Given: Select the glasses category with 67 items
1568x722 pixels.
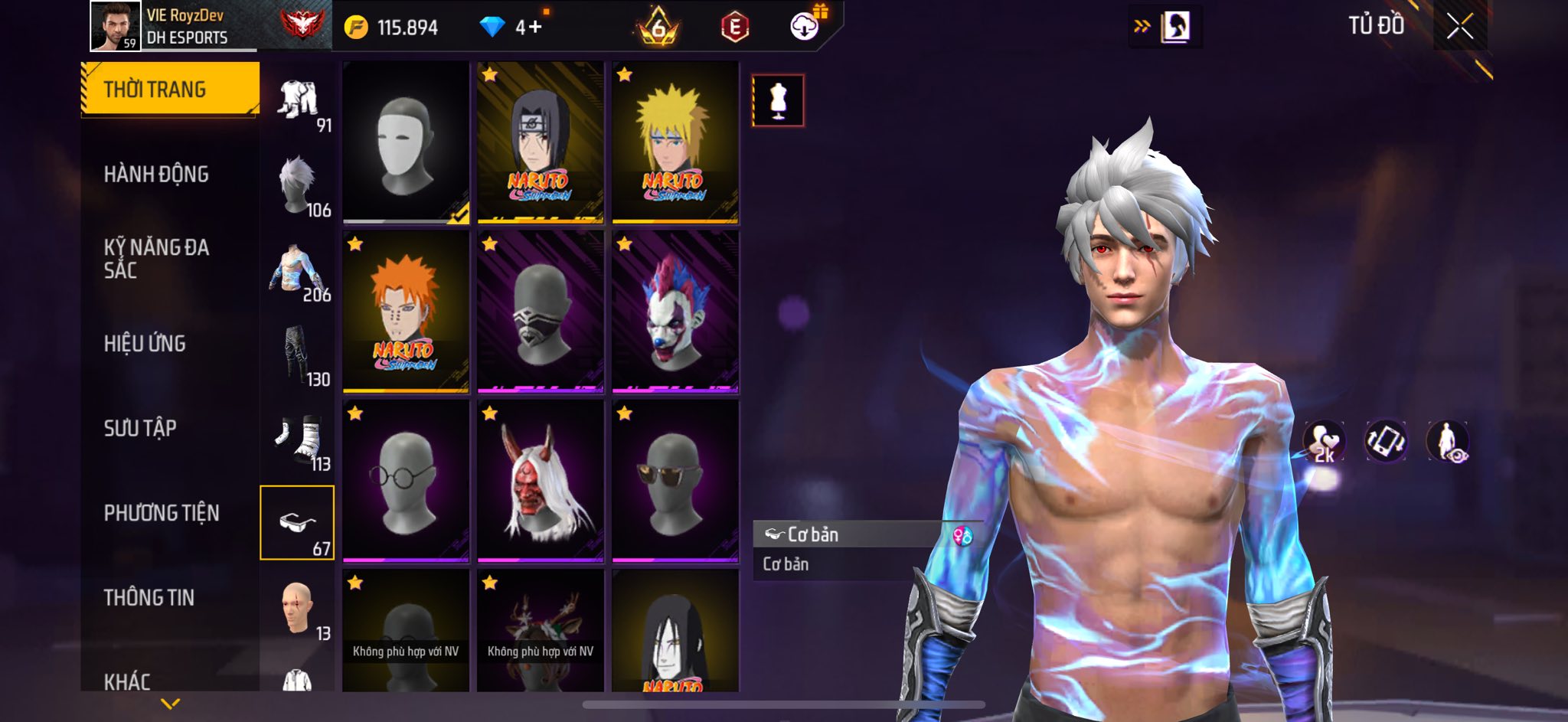Looking at the screenshot, I should point(297,523).
